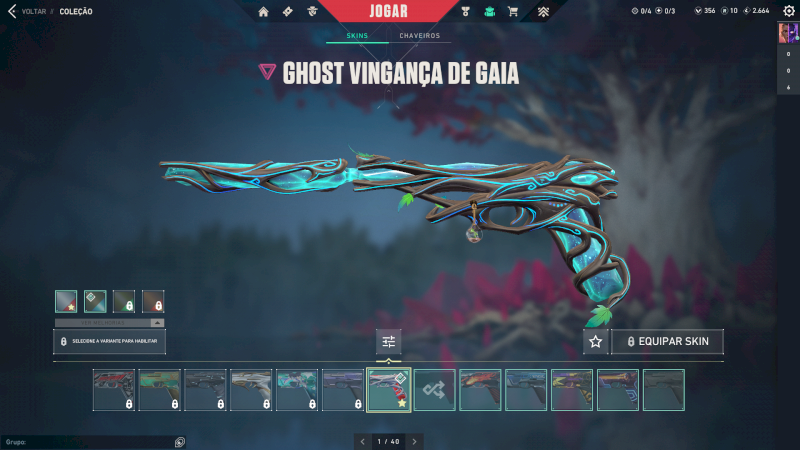Select the highlighted Ghost skin with star
The image size is (800, 450).
click(389, 390)
